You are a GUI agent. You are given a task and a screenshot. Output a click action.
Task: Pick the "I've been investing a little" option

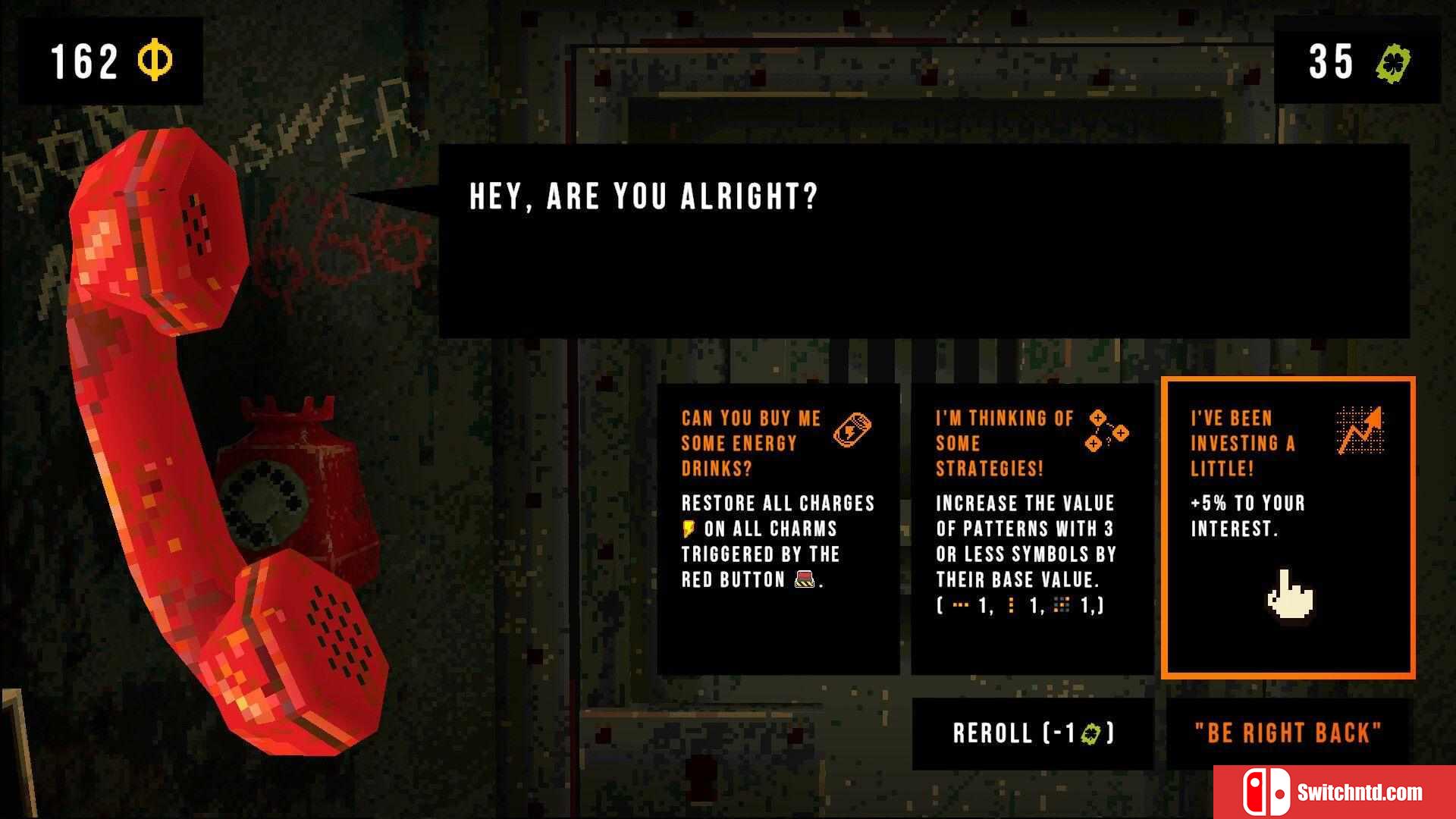click(1288, 529)
